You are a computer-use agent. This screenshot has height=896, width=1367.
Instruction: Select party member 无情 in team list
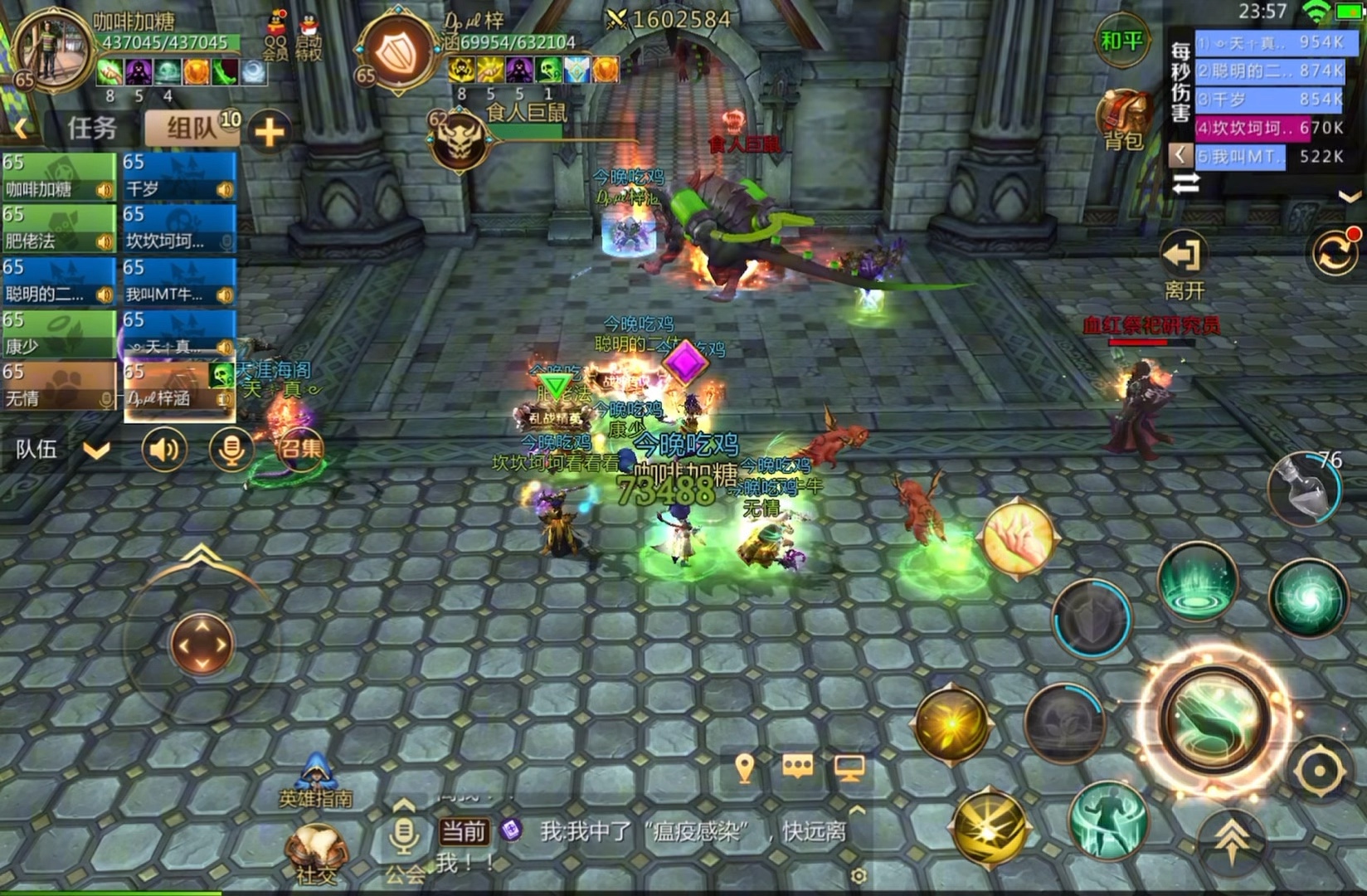pyautogui.click(x=58, y=387)
